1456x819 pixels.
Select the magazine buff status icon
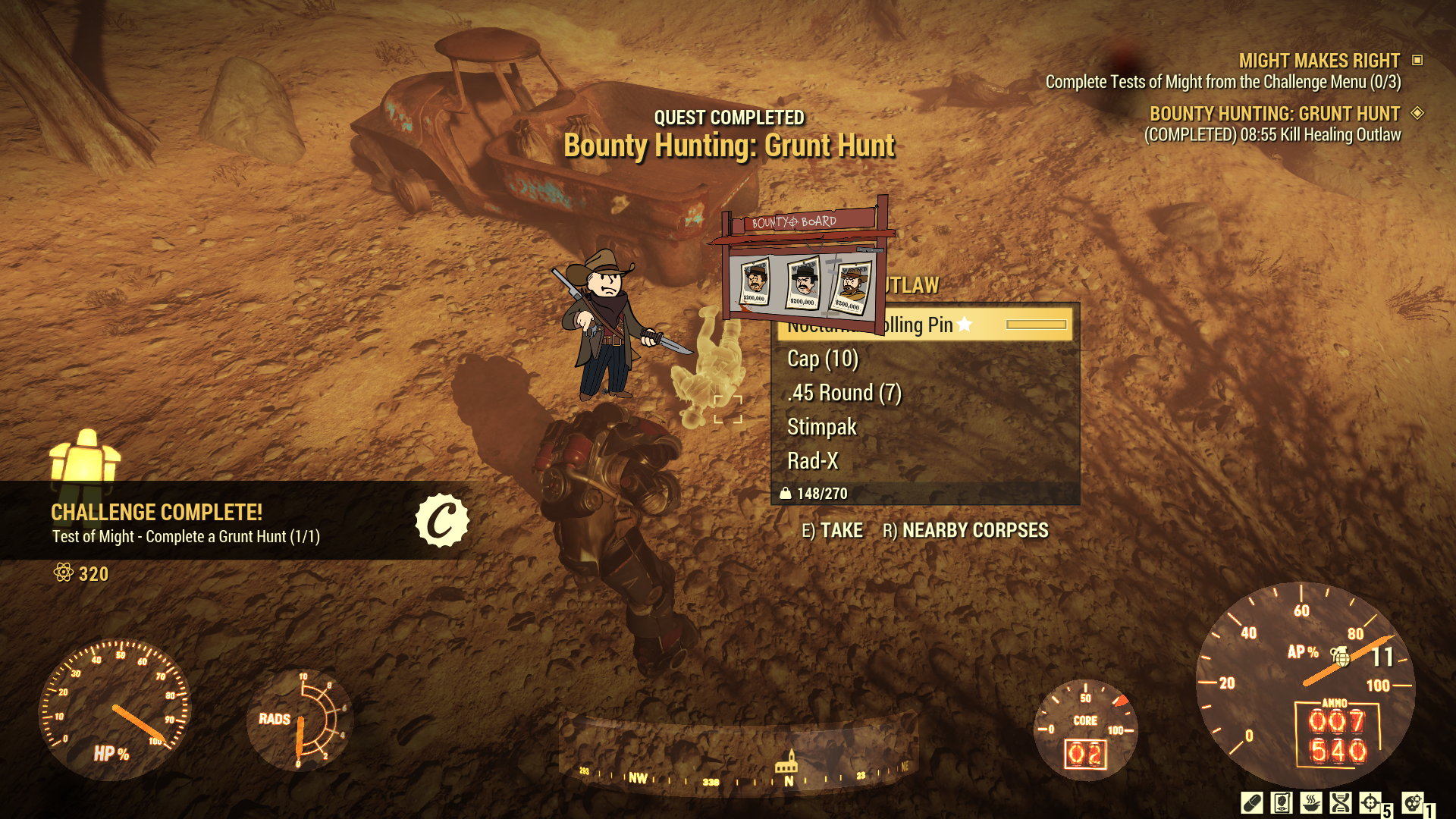click(x=1282, y=802)
